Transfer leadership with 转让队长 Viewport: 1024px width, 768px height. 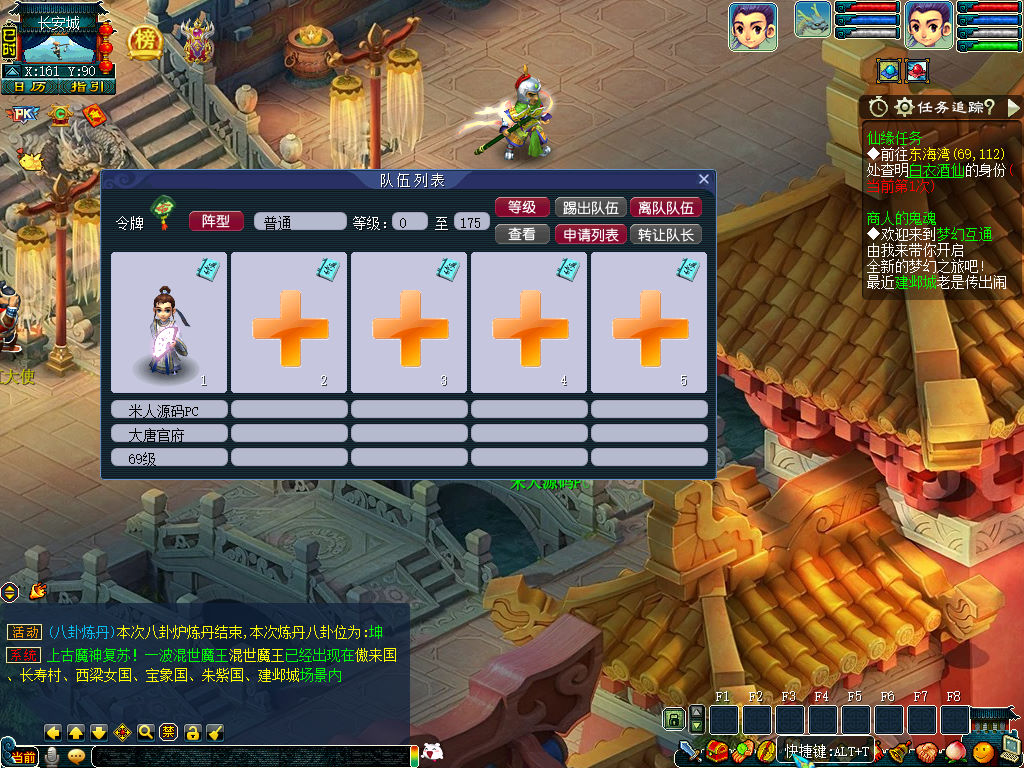(665, 235)
